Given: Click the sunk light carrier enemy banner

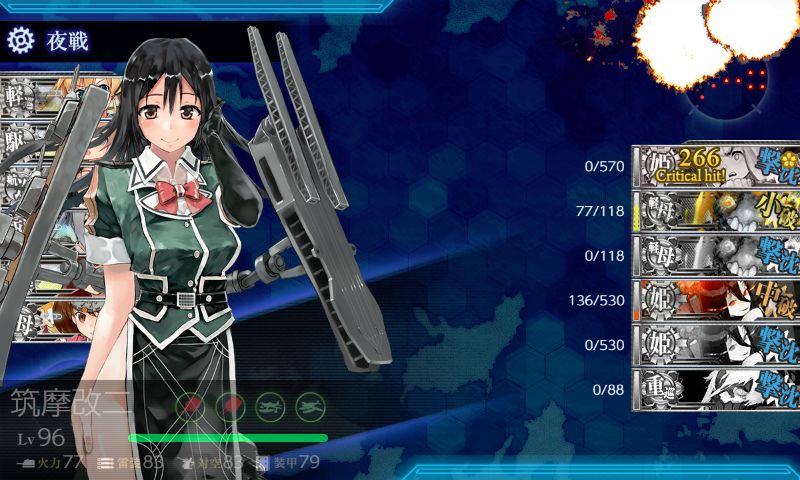Looking at the screenshot, I should pos(715,255).
